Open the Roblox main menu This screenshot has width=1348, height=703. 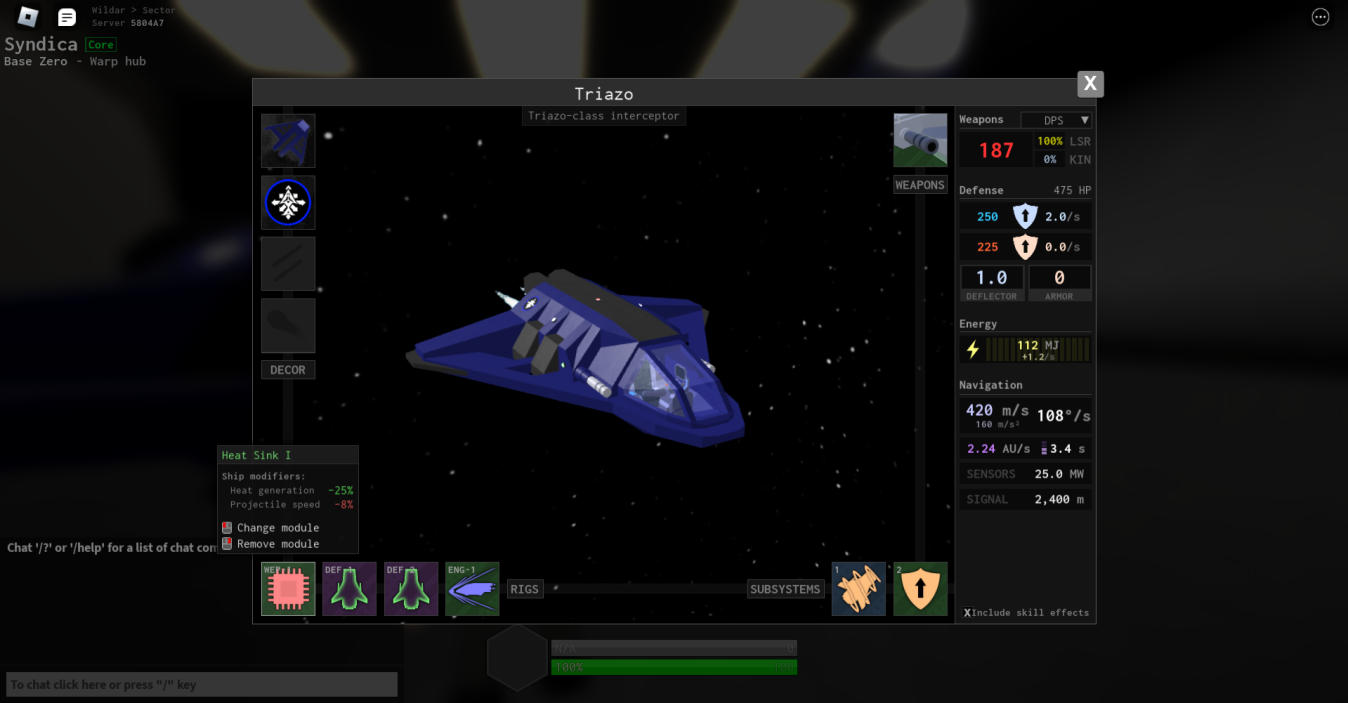click(x=28, y=17)
